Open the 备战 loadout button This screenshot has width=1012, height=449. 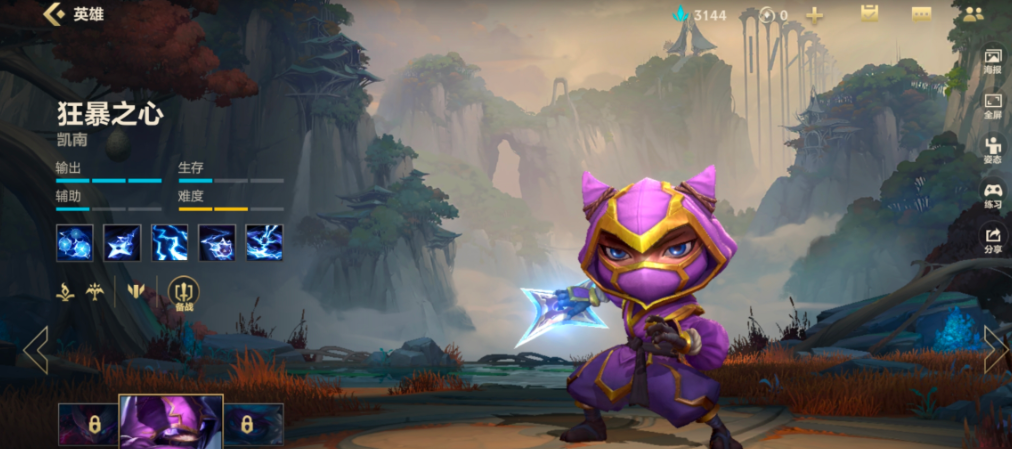pyautogui.click(x=184, y=293)
